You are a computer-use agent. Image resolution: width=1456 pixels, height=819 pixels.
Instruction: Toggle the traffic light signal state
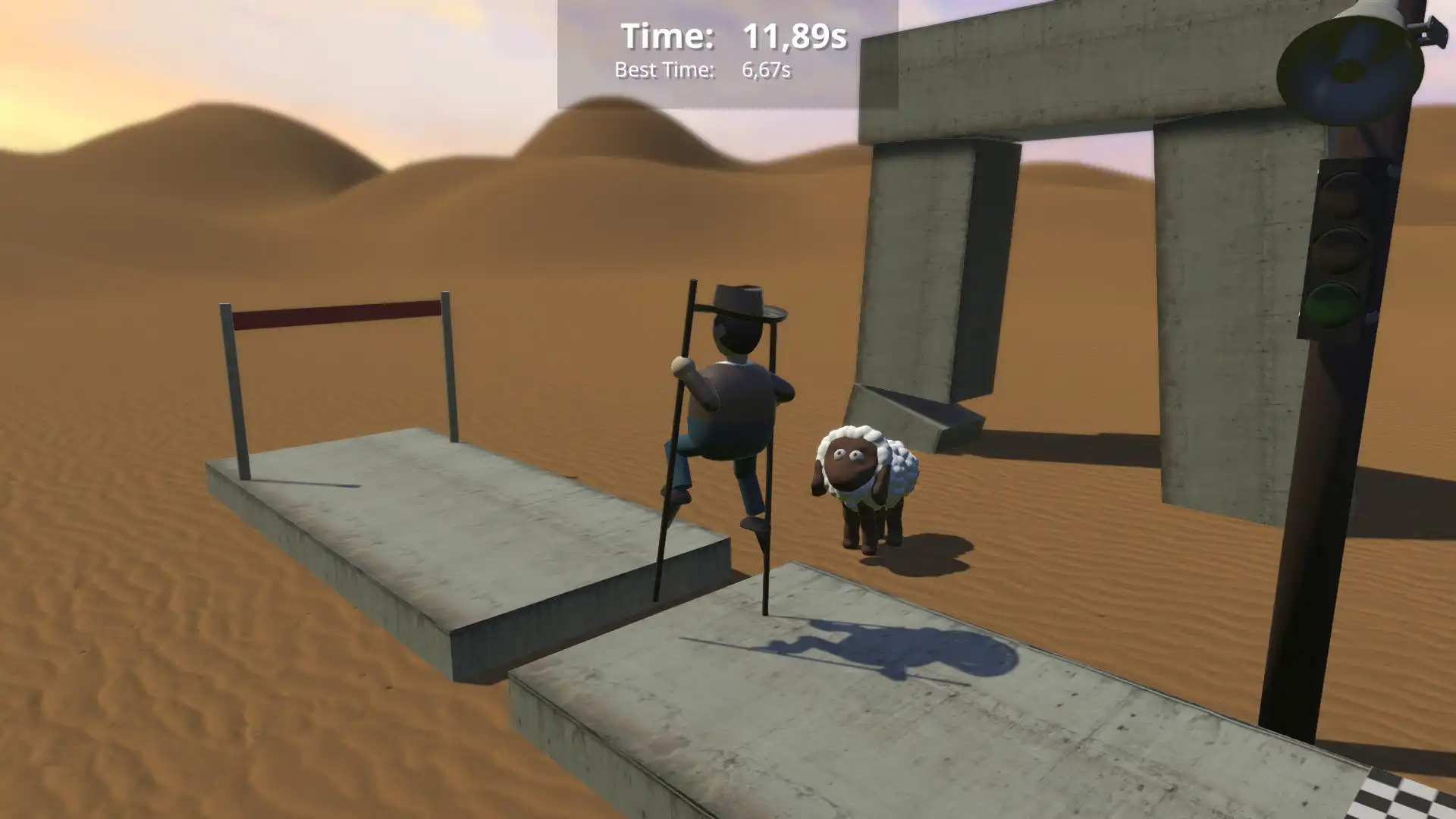point(1338,250)
